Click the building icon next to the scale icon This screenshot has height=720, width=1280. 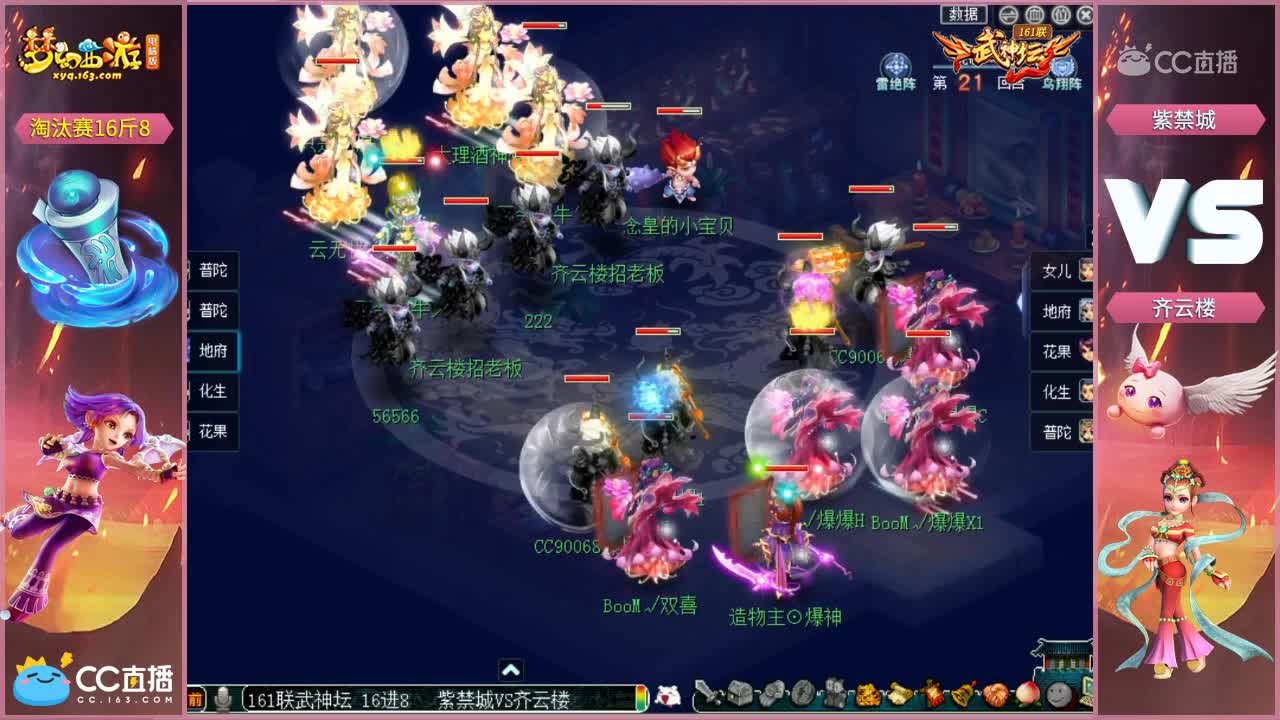[1034, 14]
